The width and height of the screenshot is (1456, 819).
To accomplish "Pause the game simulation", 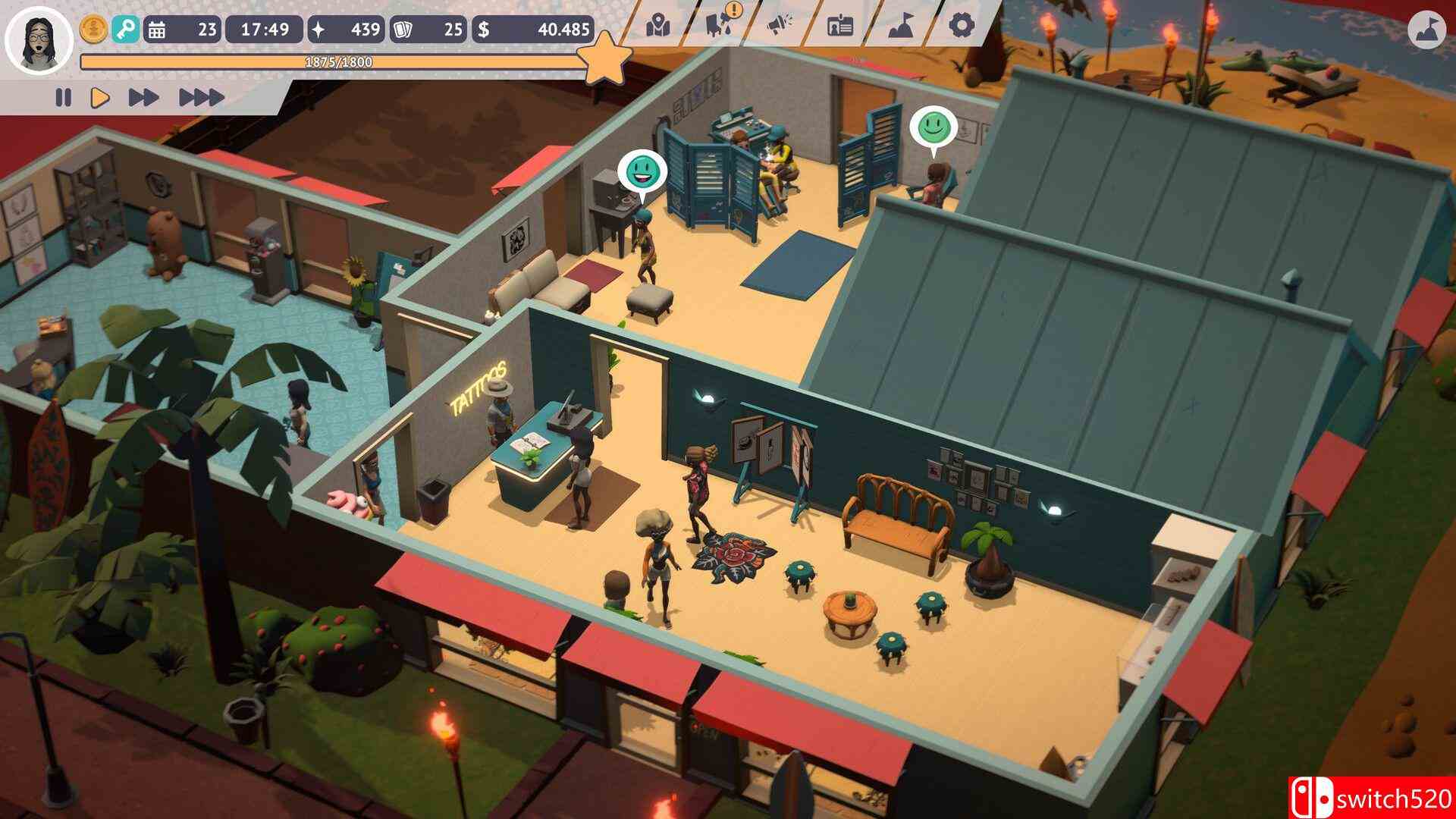I will click(x=64, y=97).
